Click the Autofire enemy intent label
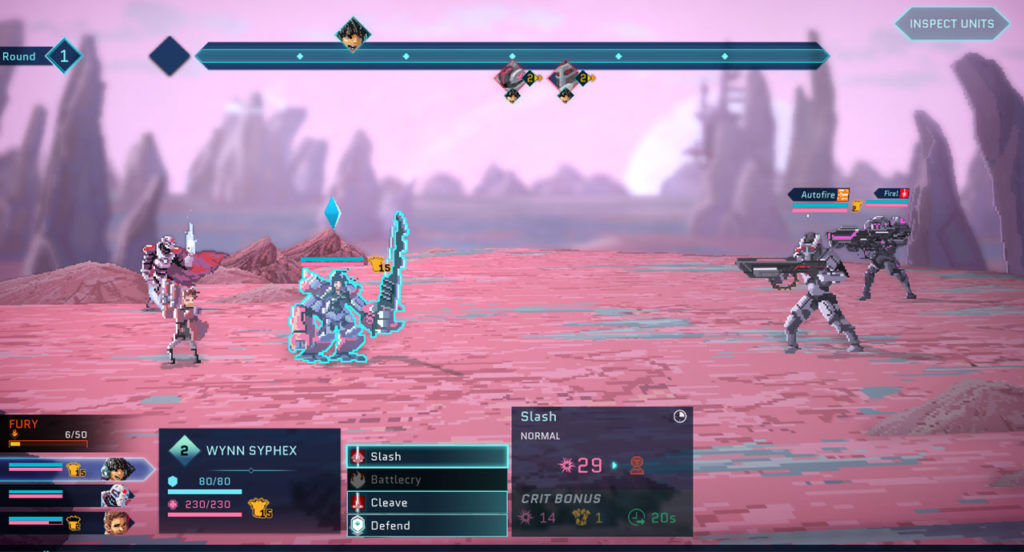 click(x=818, y=194)
